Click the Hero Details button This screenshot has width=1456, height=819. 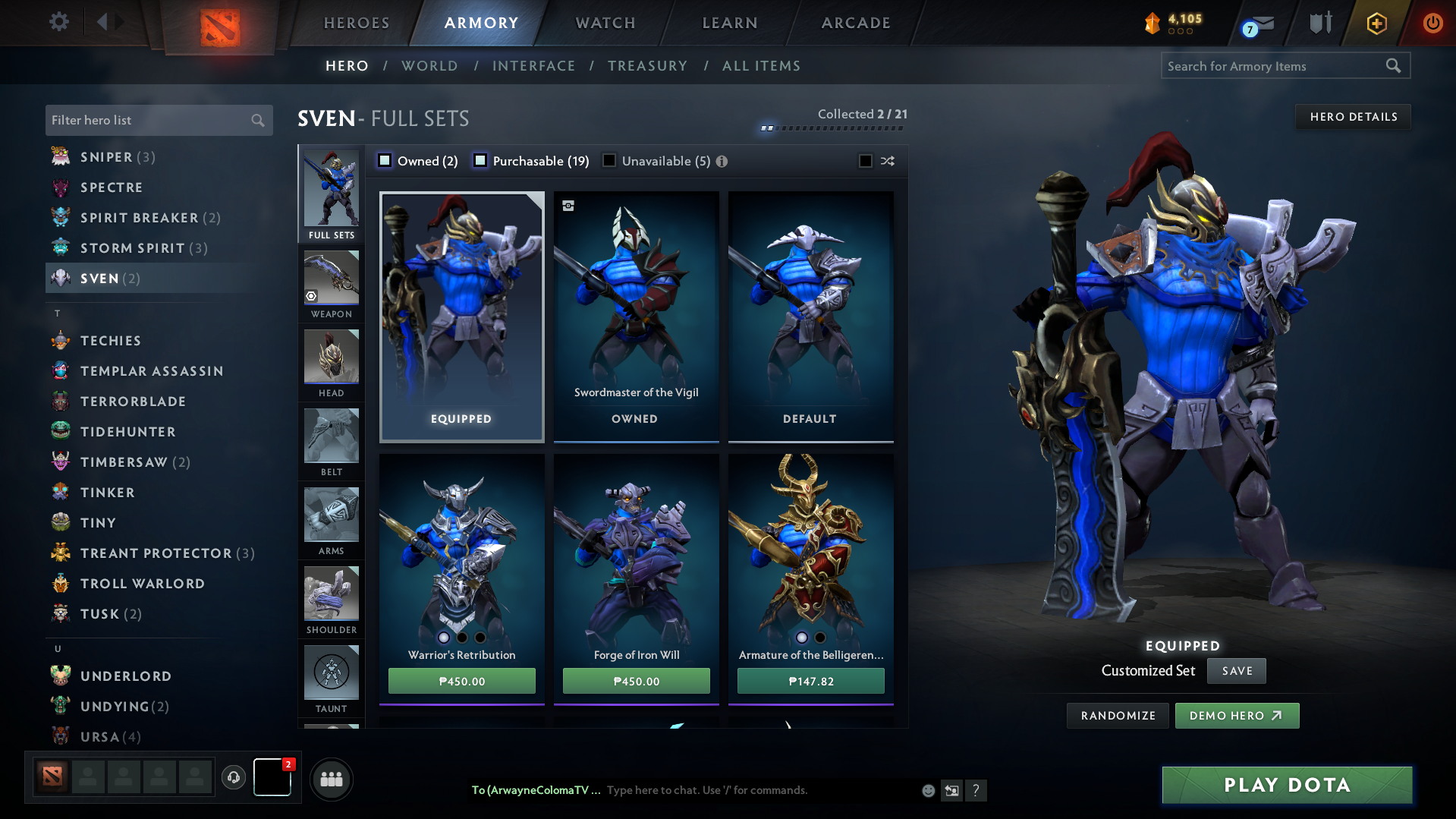(x=1353, y=116)
